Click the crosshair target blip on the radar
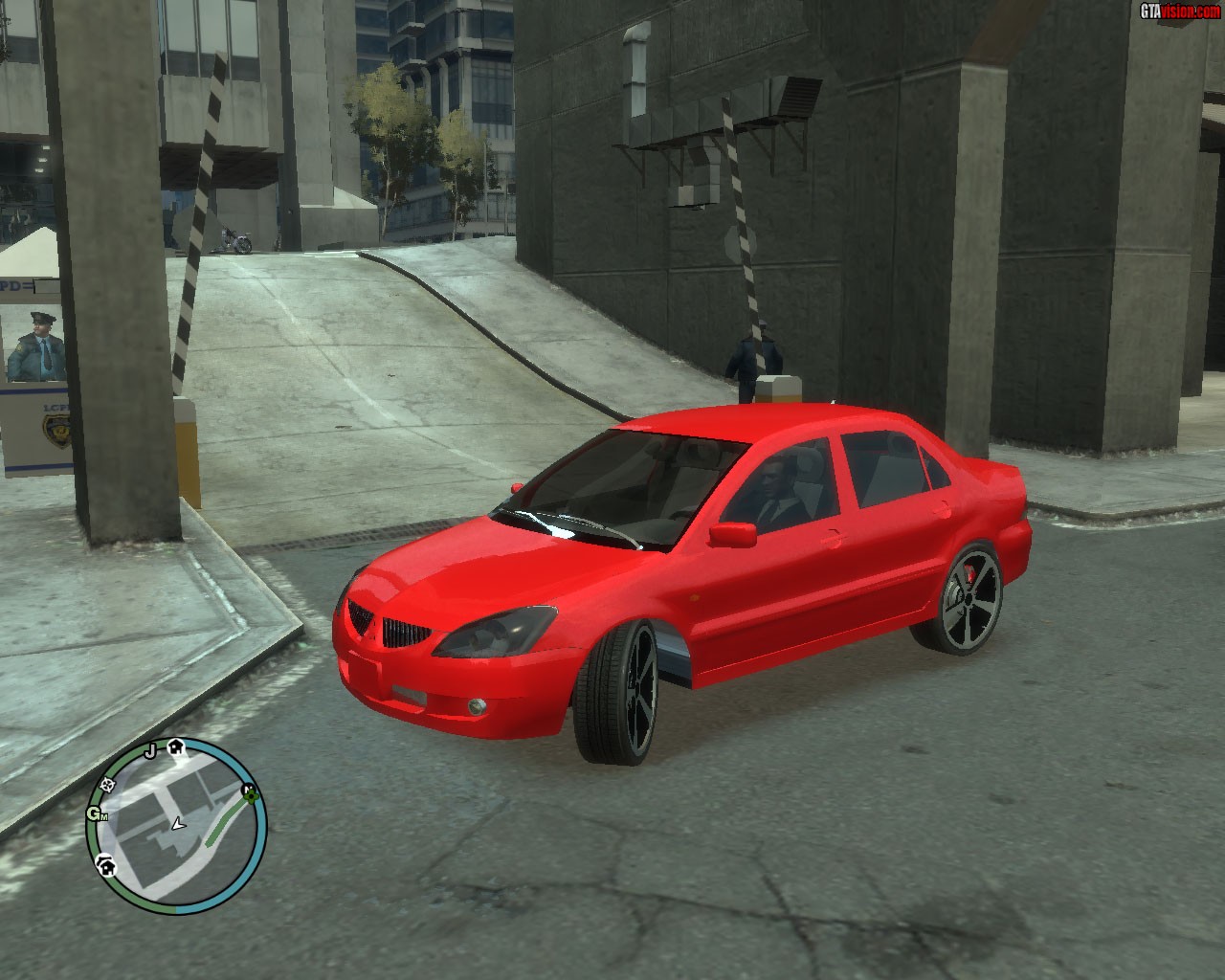The image size is (1225, 980). (x=107, y=784)
